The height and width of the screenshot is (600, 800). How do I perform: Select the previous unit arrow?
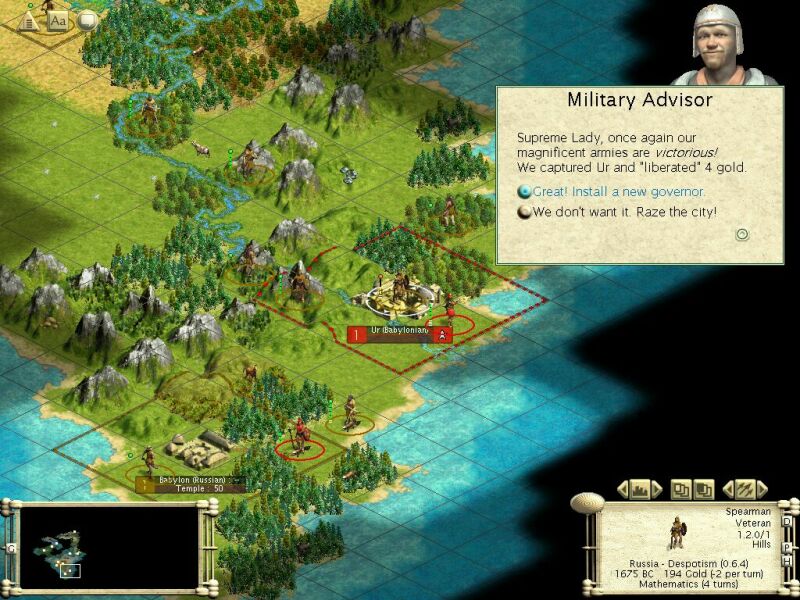pyautogui.click(x=727, y=489)
